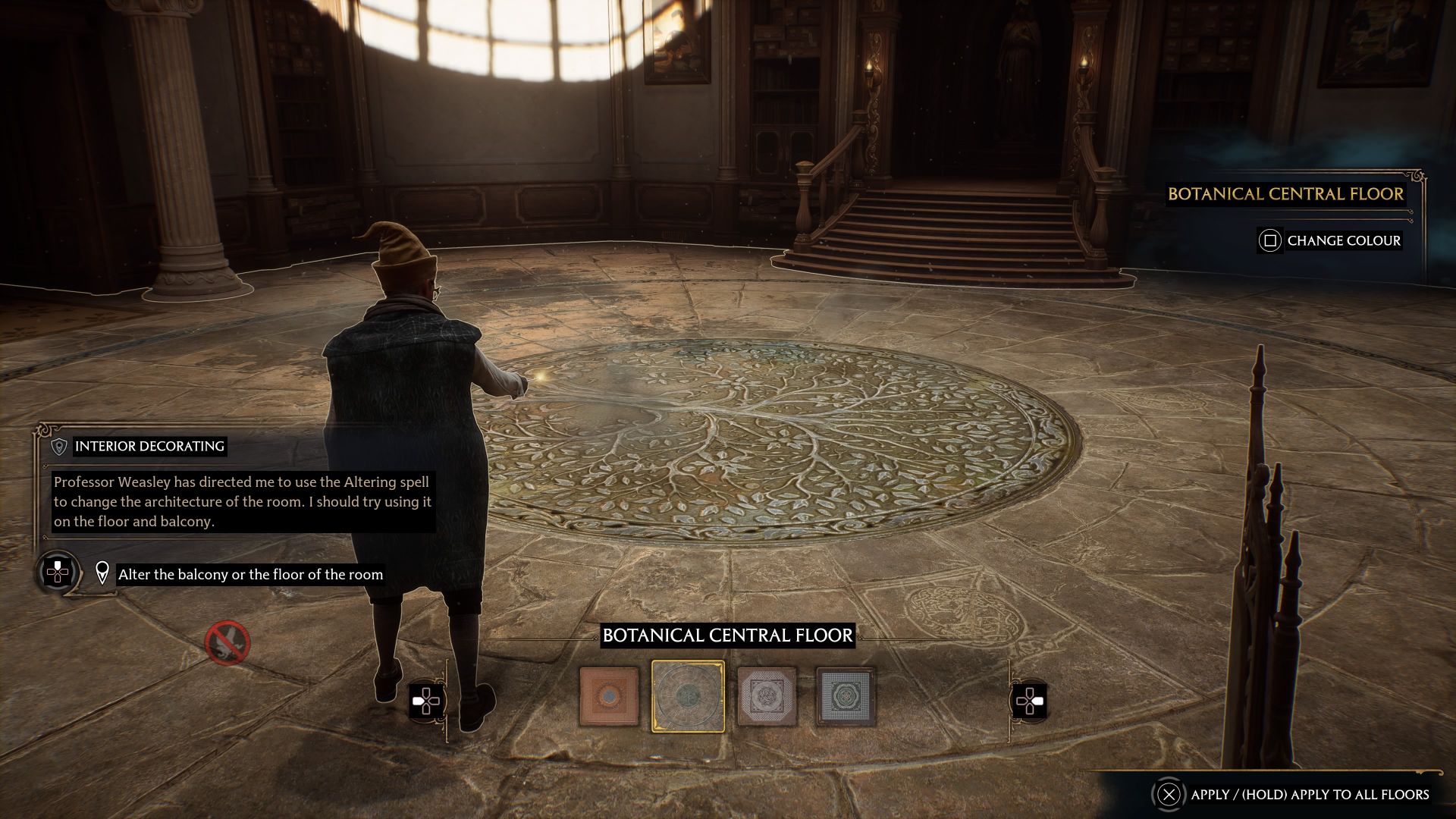Click the crossed-out broom restriction icon
Image resolution: width=1456 pixels, height=819 pixels.
227,643
